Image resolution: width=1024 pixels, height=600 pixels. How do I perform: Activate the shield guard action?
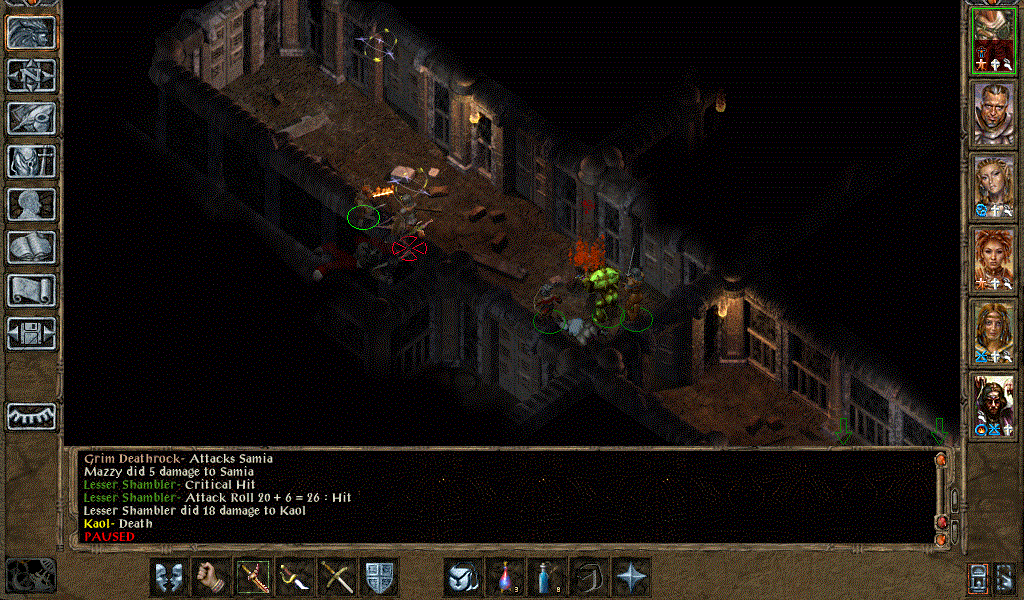[x=380, y=577]
